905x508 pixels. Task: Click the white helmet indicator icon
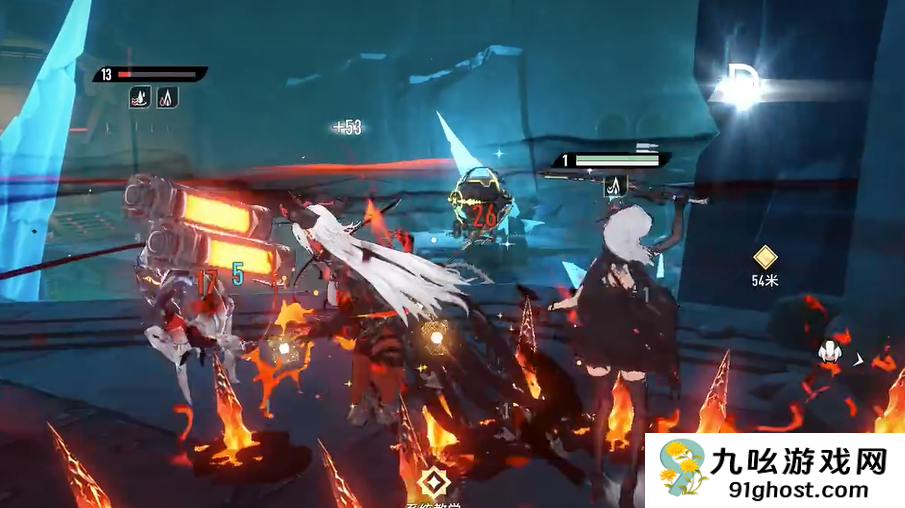point(830,351)
